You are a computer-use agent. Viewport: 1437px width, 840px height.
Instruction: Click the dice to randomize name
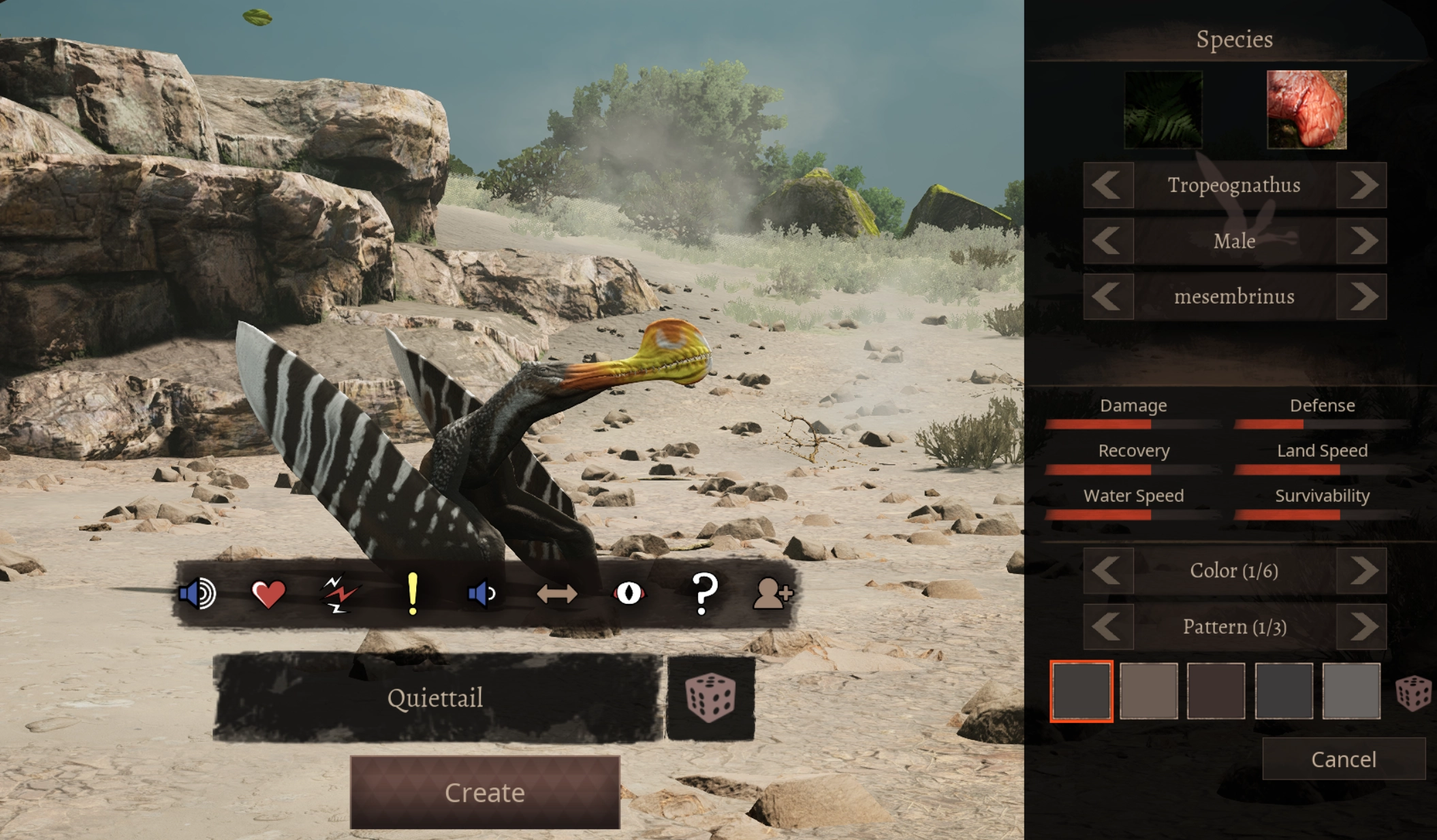[711, 698]
